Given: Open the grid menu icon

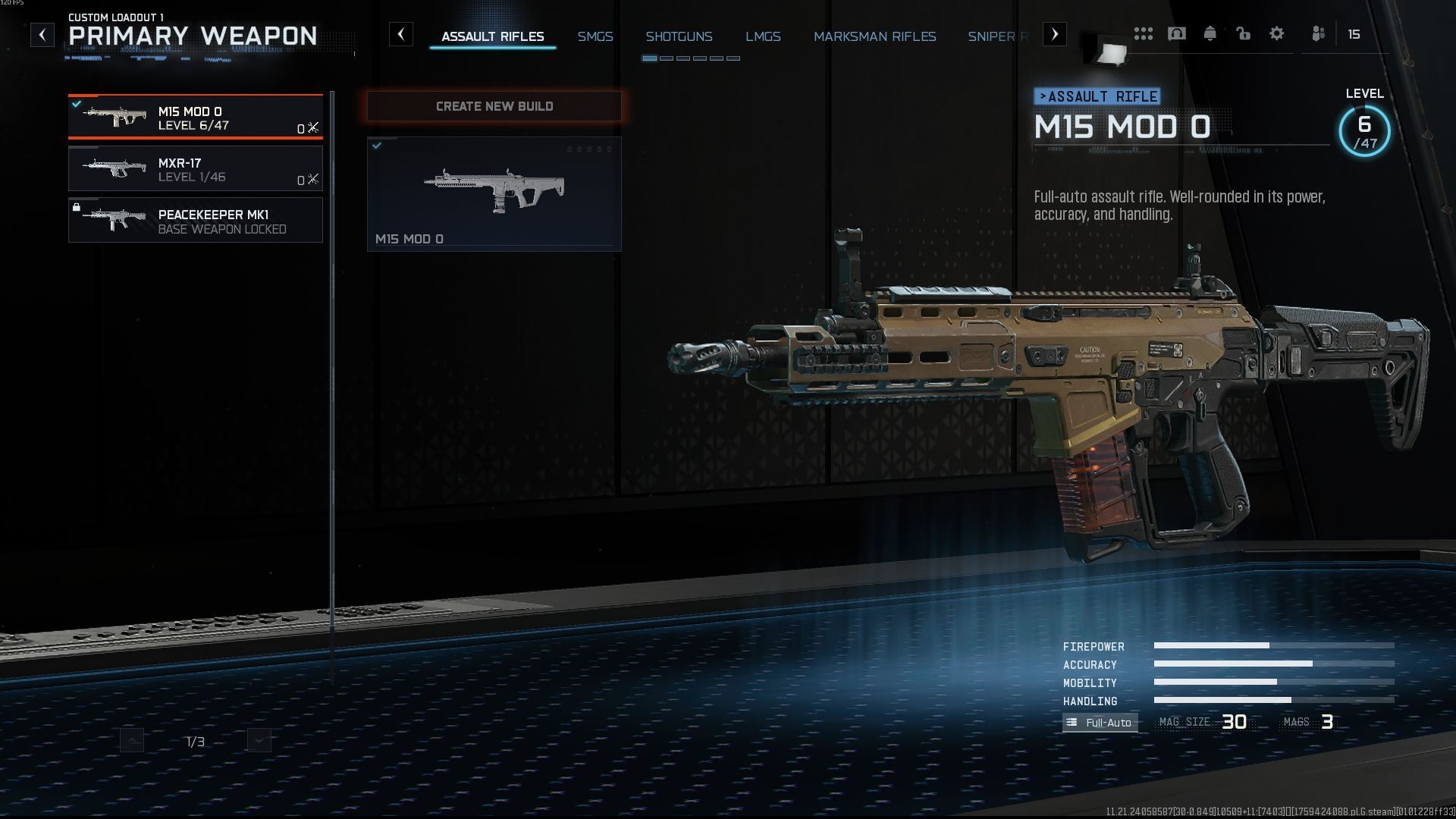Looking at the screenshot, I should (x=1144, y=34).
